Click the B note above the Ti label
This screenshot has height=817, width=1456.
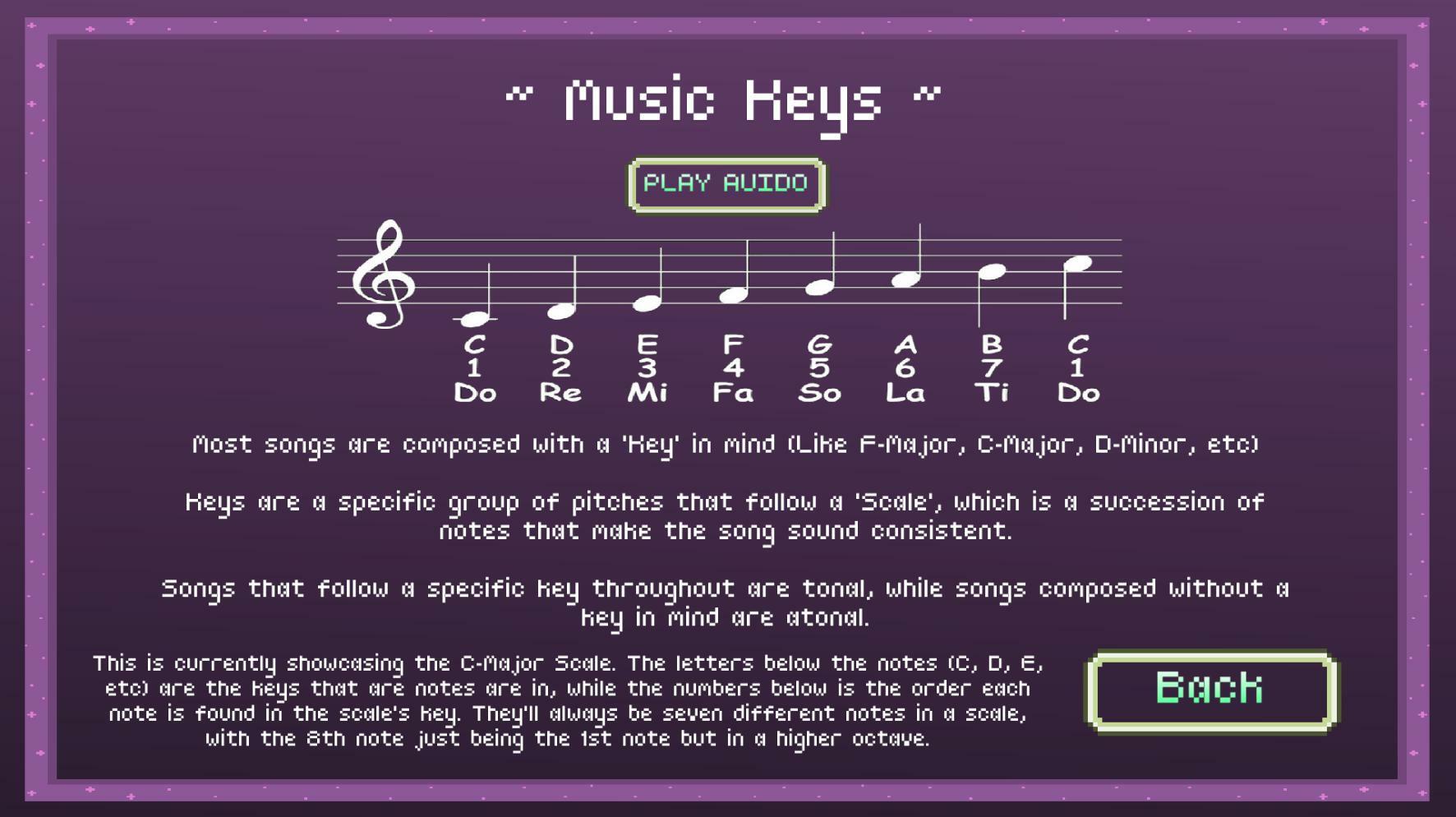tap(994, 270)
